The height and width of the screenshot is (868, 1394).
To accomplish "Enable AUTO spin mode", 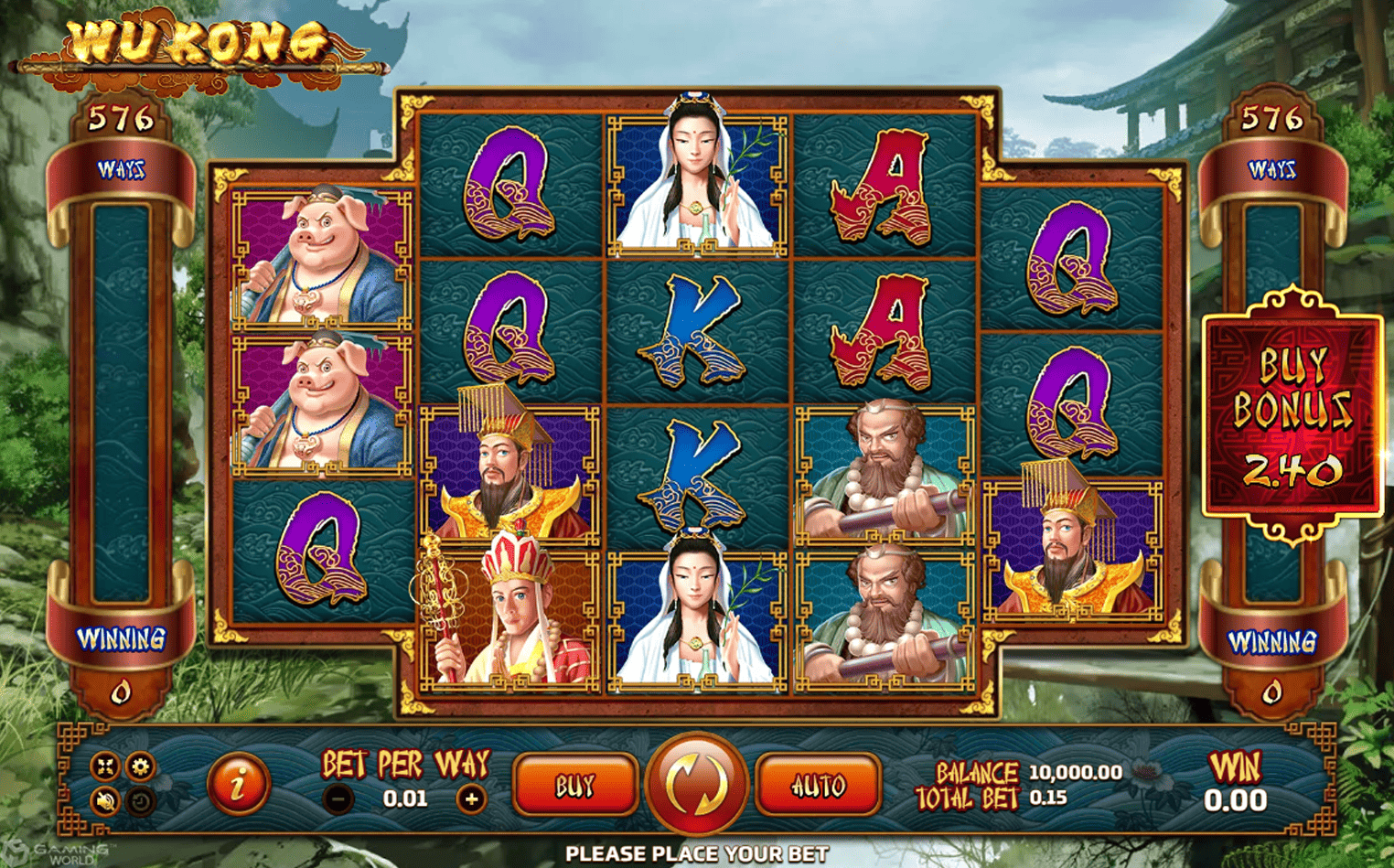I will tap(819, 784).
